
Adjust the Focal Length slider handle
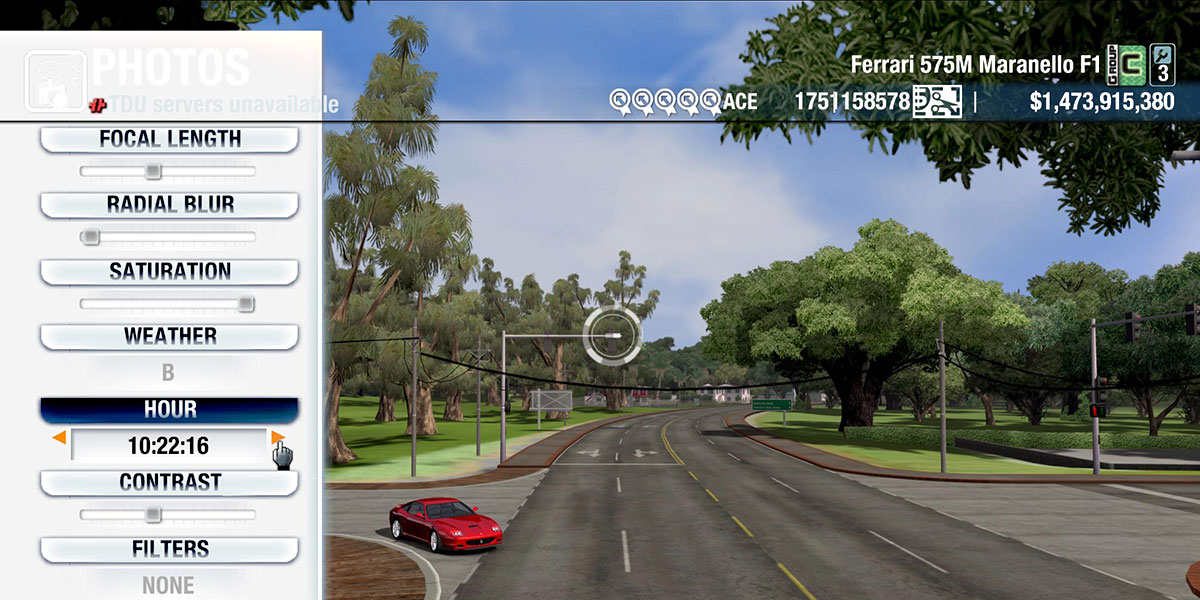coord(153,172)
